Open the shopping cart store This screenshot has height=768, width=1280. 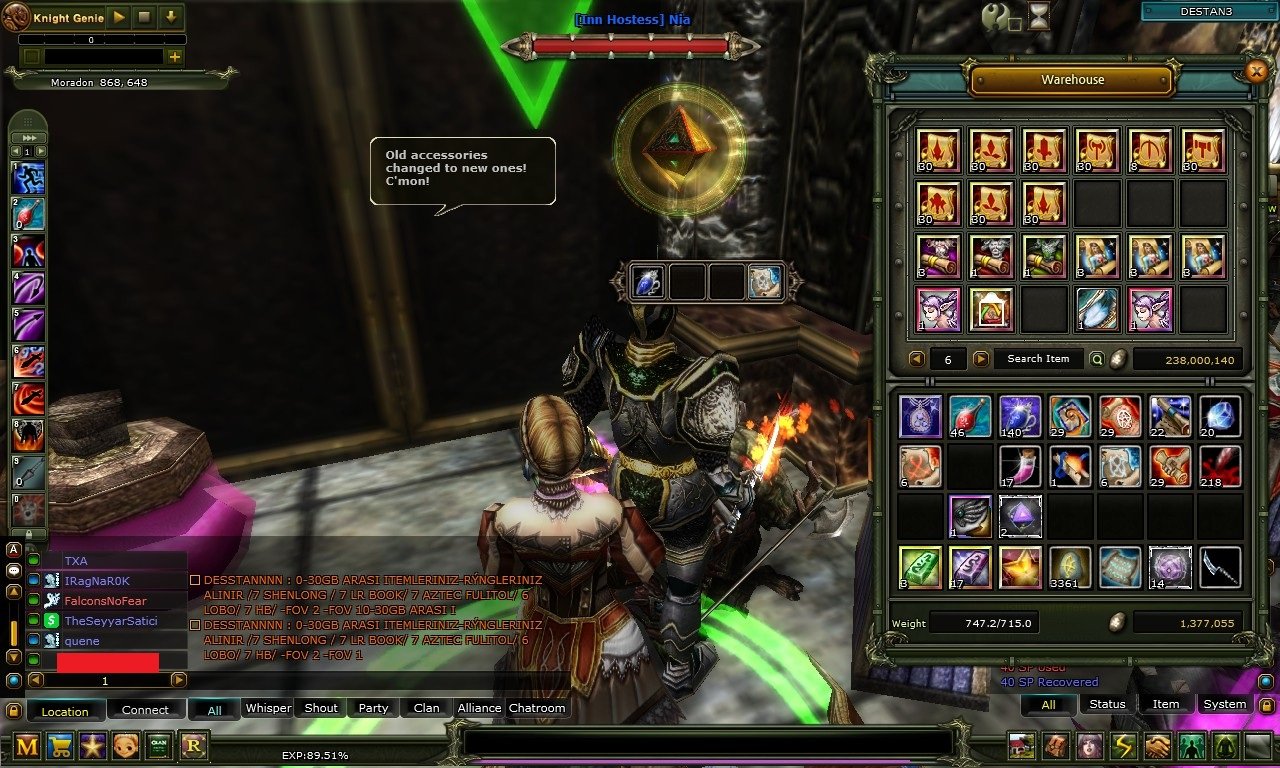[60, 746]
